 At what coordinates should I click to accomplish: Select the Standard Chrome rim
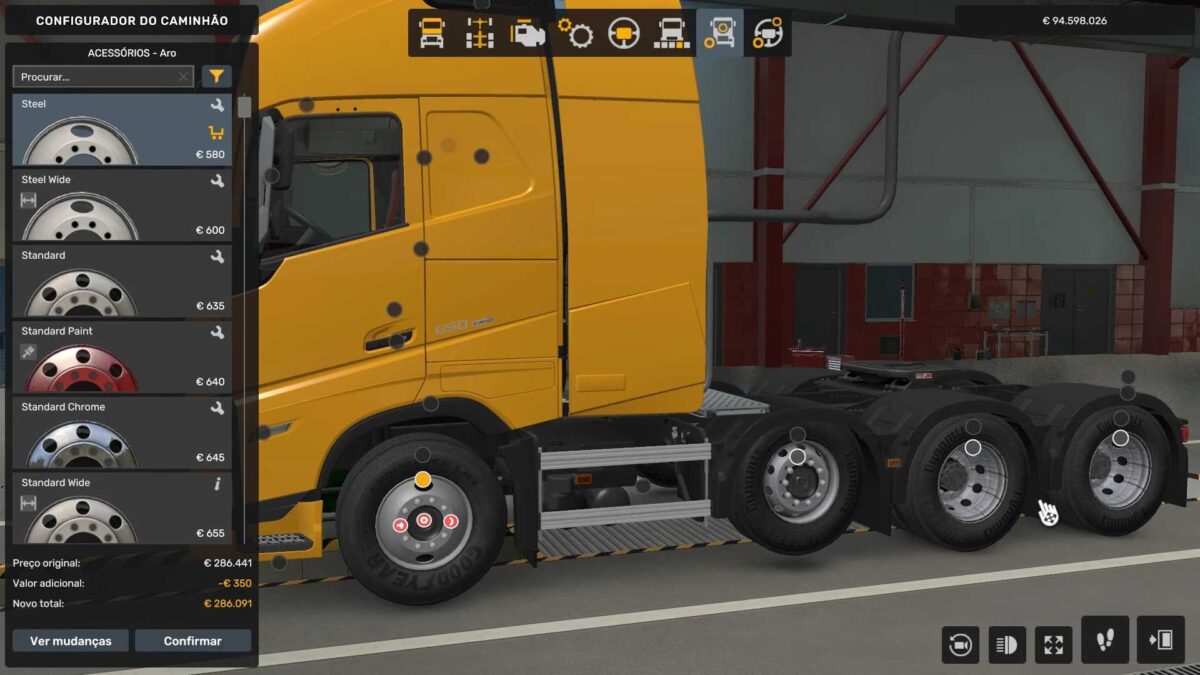coord(122,433)
